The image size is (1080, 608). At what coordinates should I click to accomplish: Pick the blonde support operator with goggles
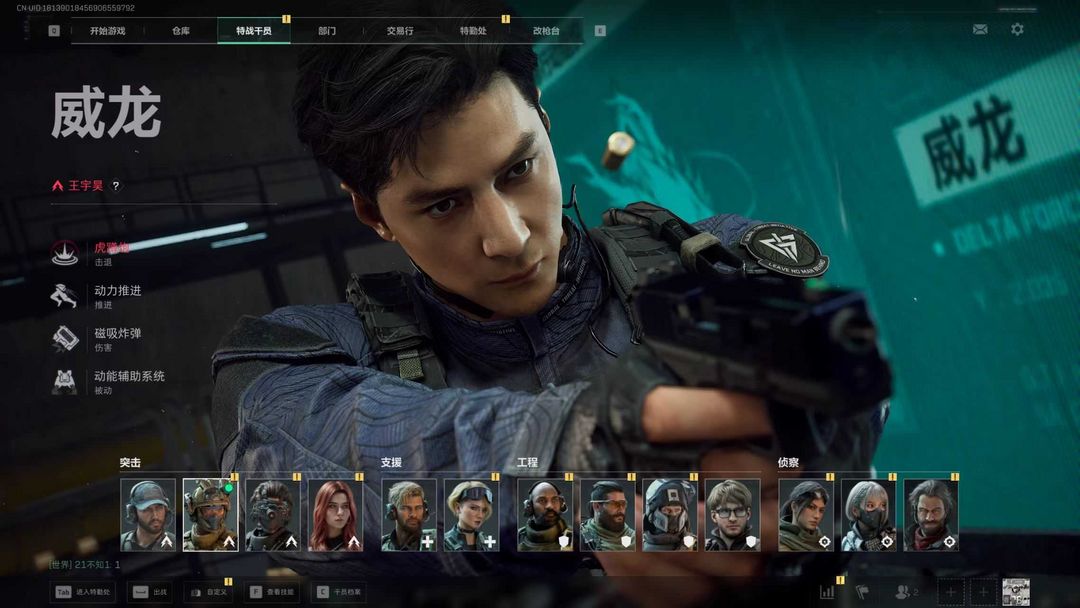point(471,515)
